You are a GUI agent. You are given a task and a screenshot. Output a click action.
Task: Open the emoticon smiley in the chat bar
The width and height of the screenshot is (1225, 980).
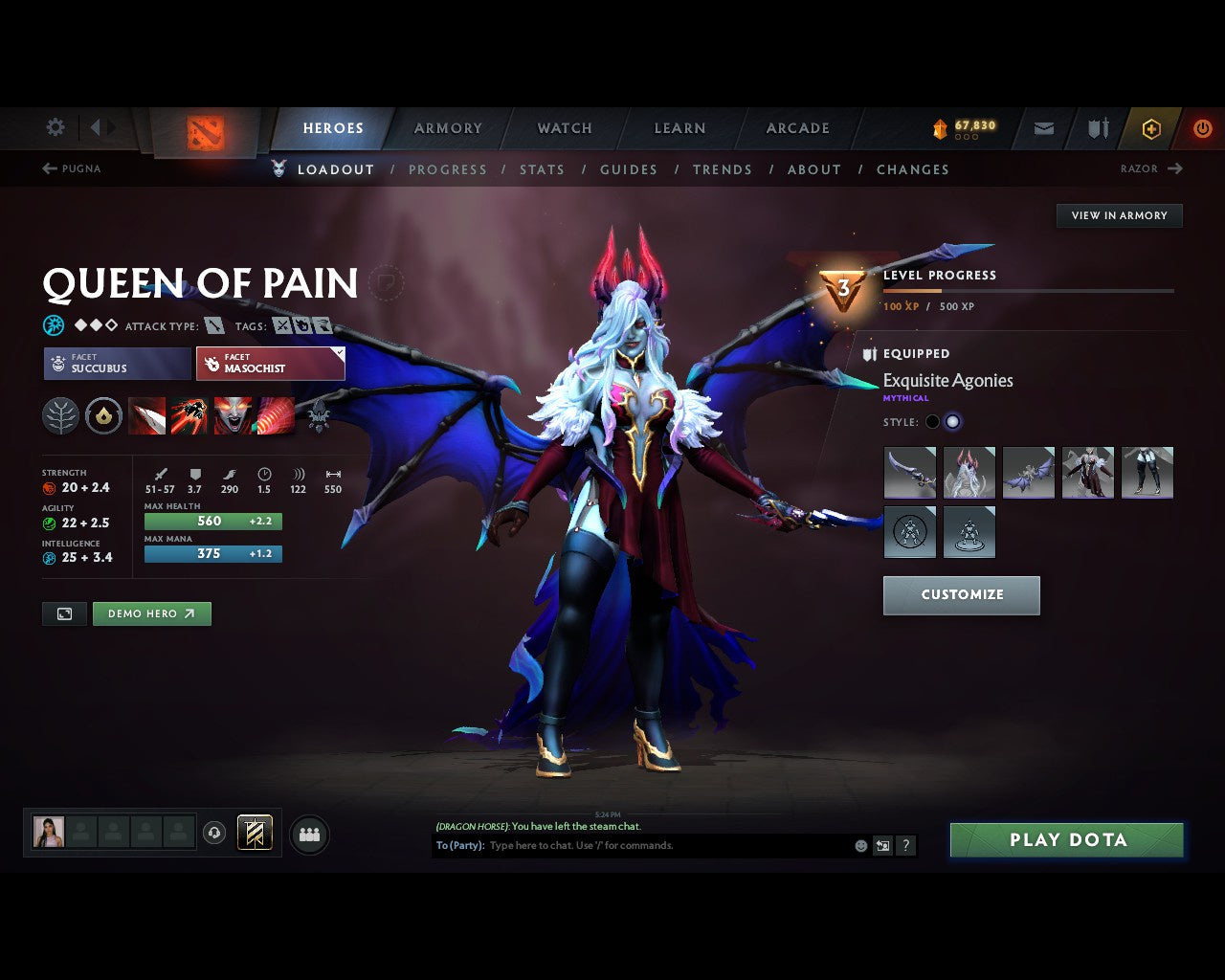click(x=859, y=846)
